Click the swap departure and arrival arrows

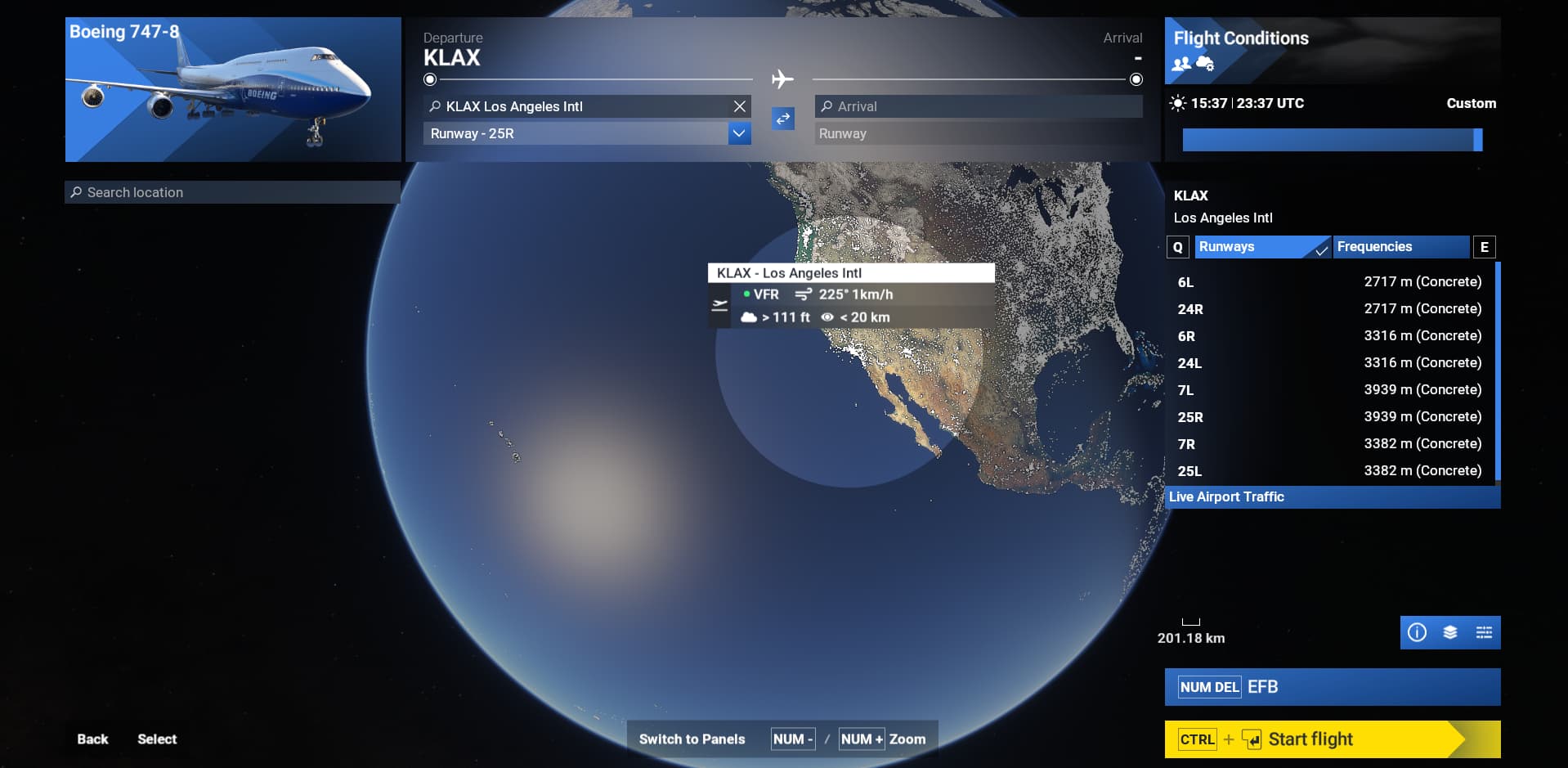pyautogui.click(x=782, y=119)
